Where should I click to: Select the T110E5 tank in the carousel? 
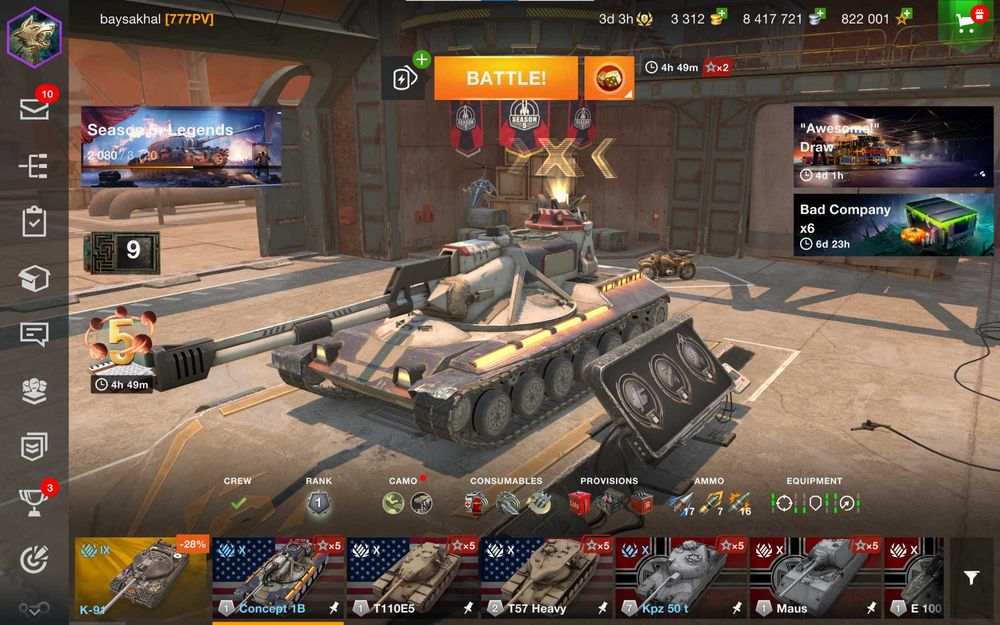coord(412,578)
